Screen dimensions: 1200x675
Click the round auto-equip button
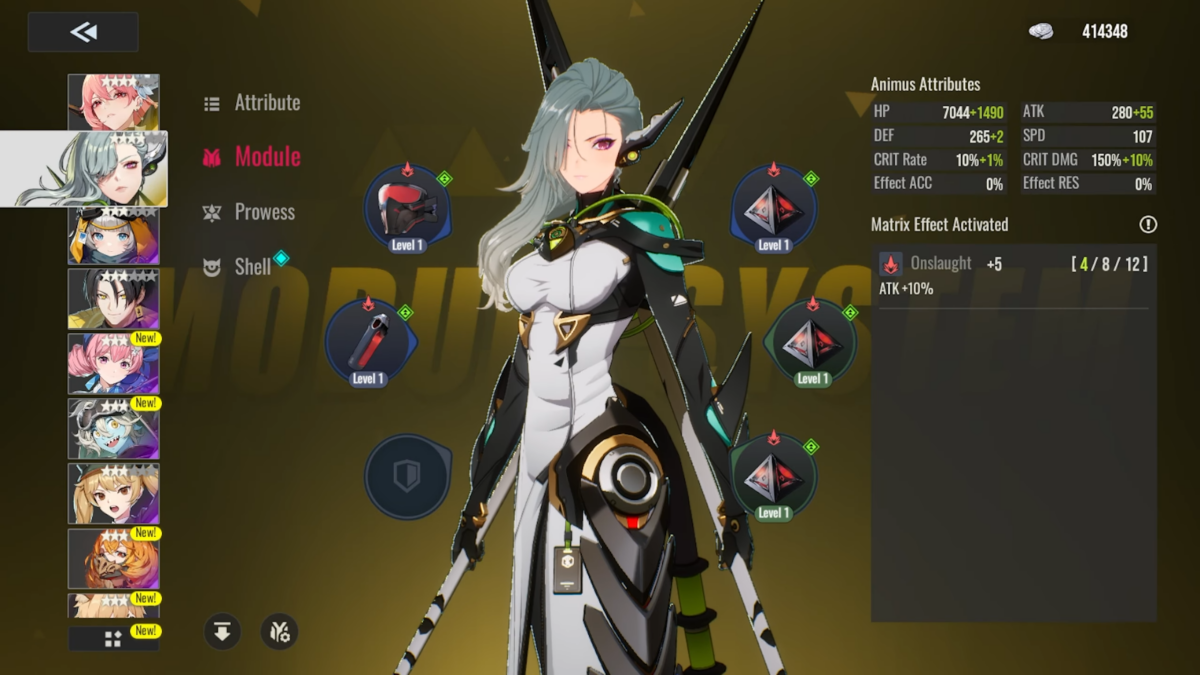(279, 631)
